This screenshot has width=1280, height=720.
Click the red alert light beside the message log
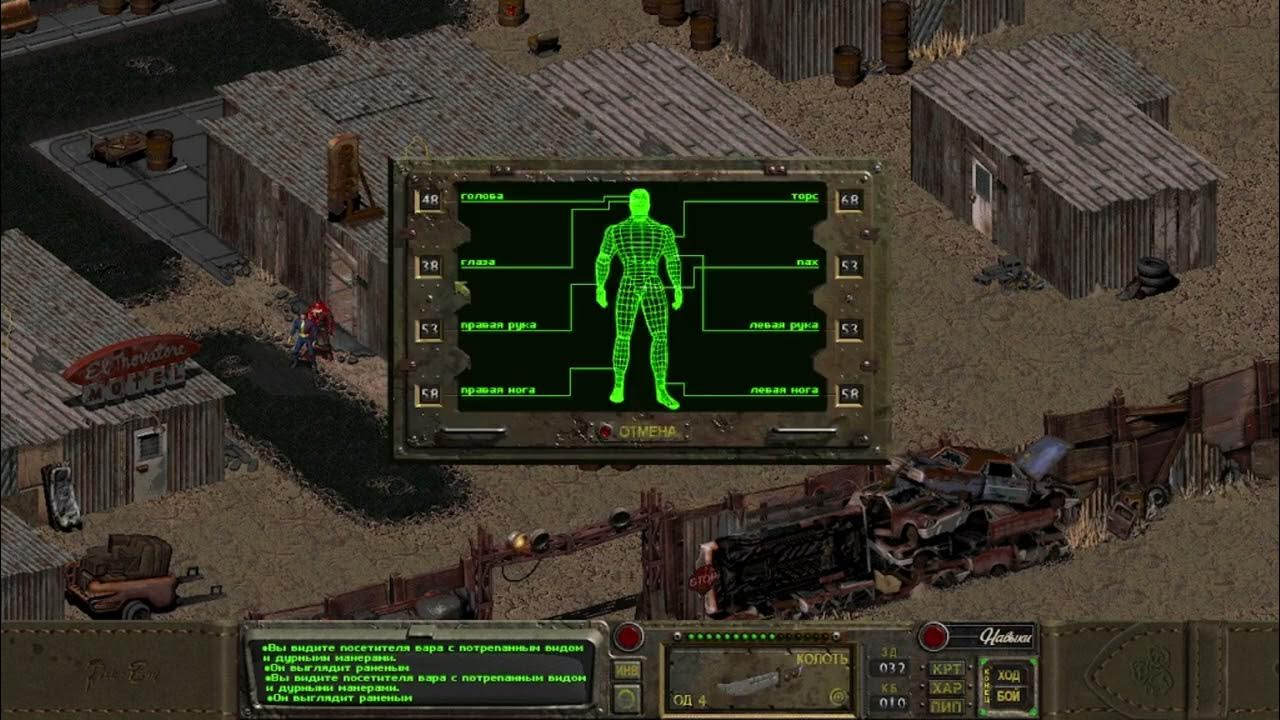(x=628, y=635)
